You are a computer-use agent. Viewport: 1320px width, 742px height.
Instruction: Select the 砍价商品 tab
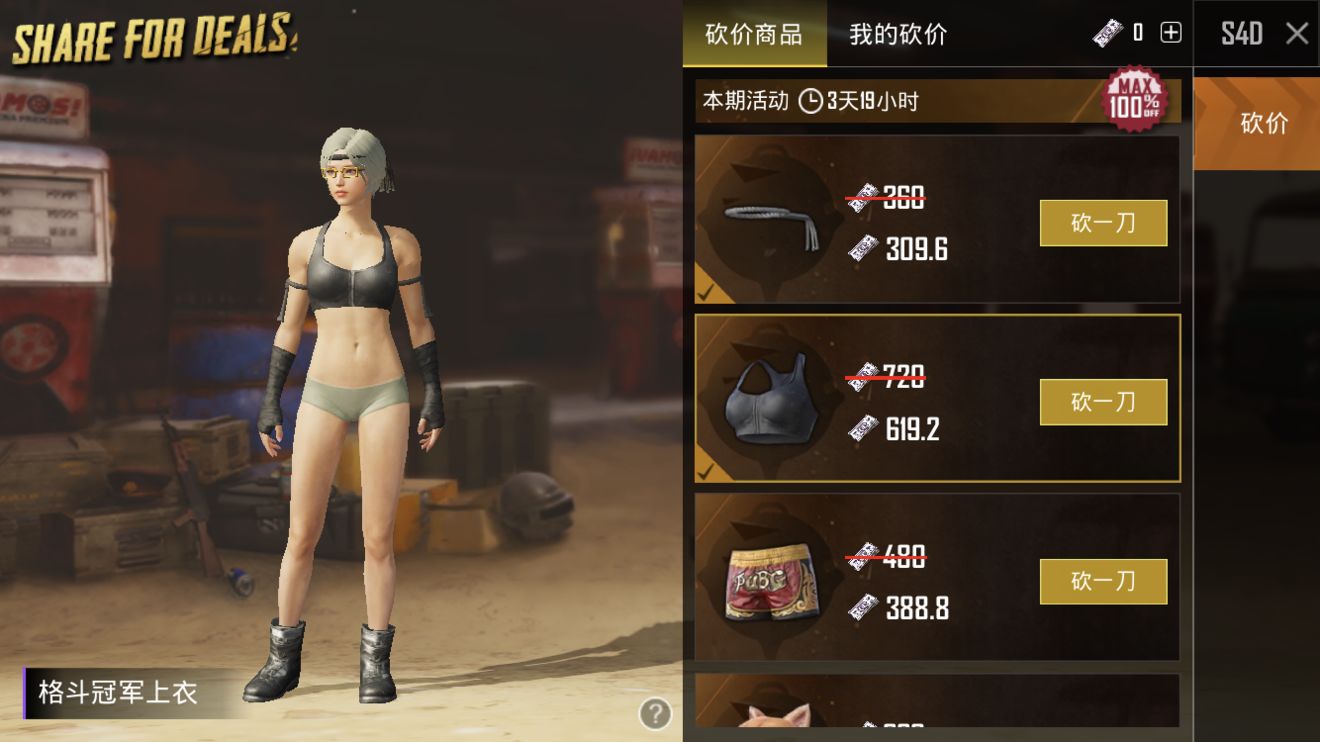click(754, 34)
